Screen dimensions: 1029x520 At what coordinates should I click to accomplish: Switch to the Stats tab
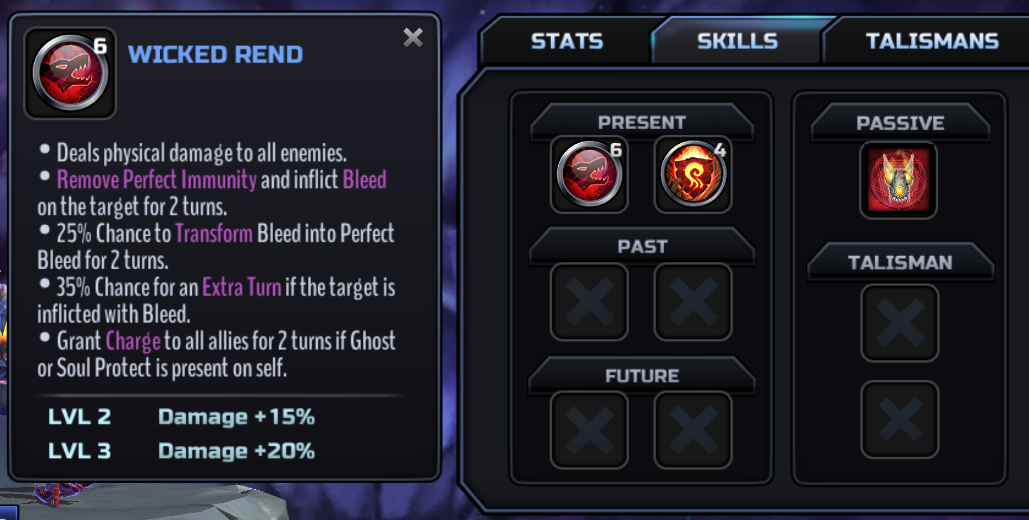point(566,41)
